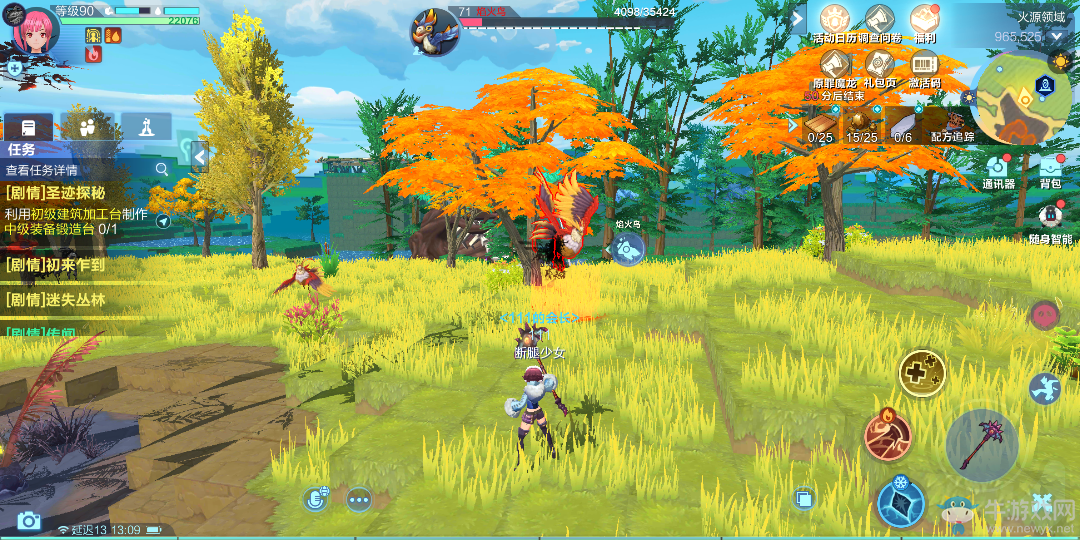Take a screenshot with the camera icon

(28, 520)
